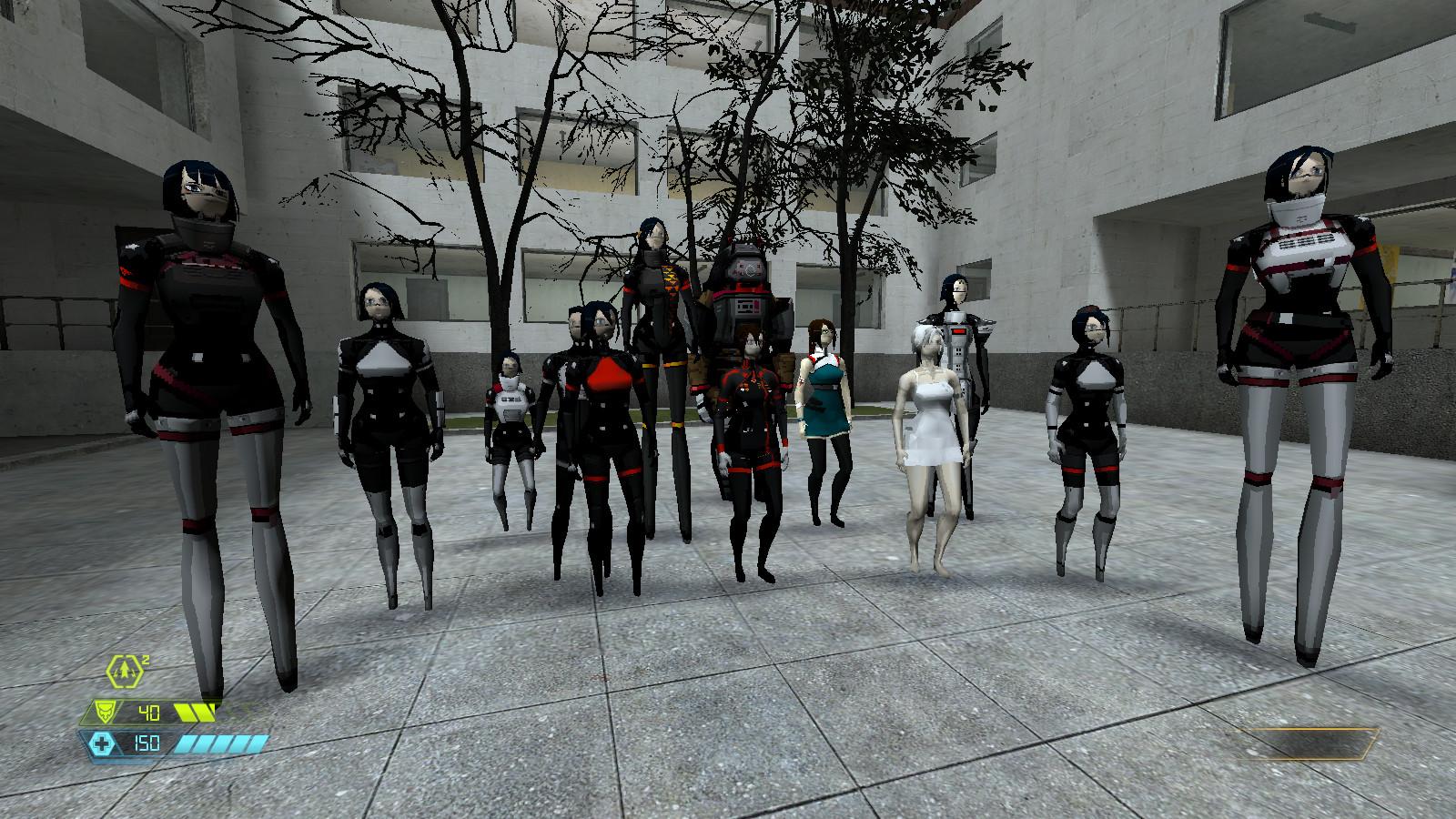Select the yellow armor shield icon

click(x=106, y=713)
